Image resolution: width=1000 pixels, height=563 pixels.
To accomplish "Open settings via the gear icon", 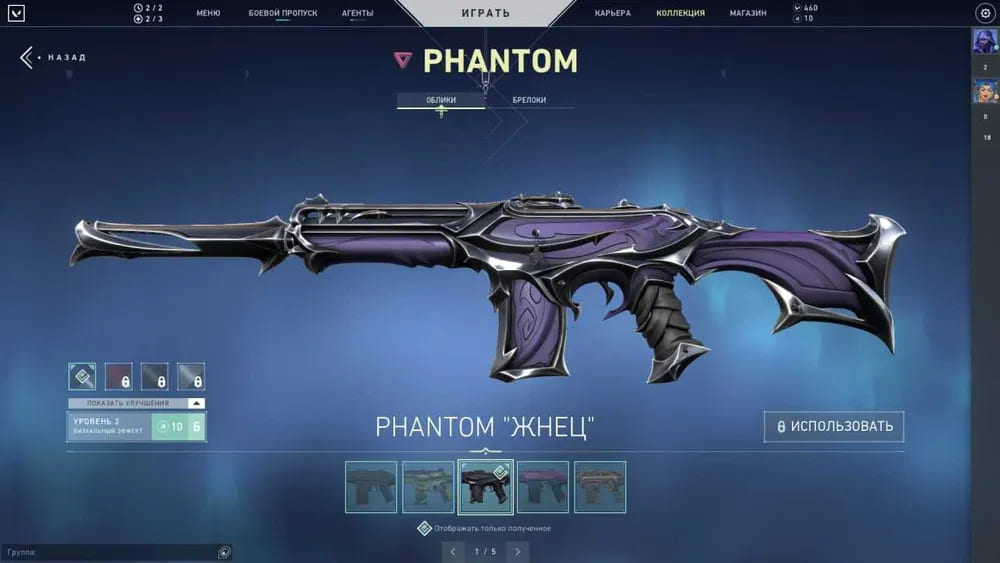I will tap(984, 13).
